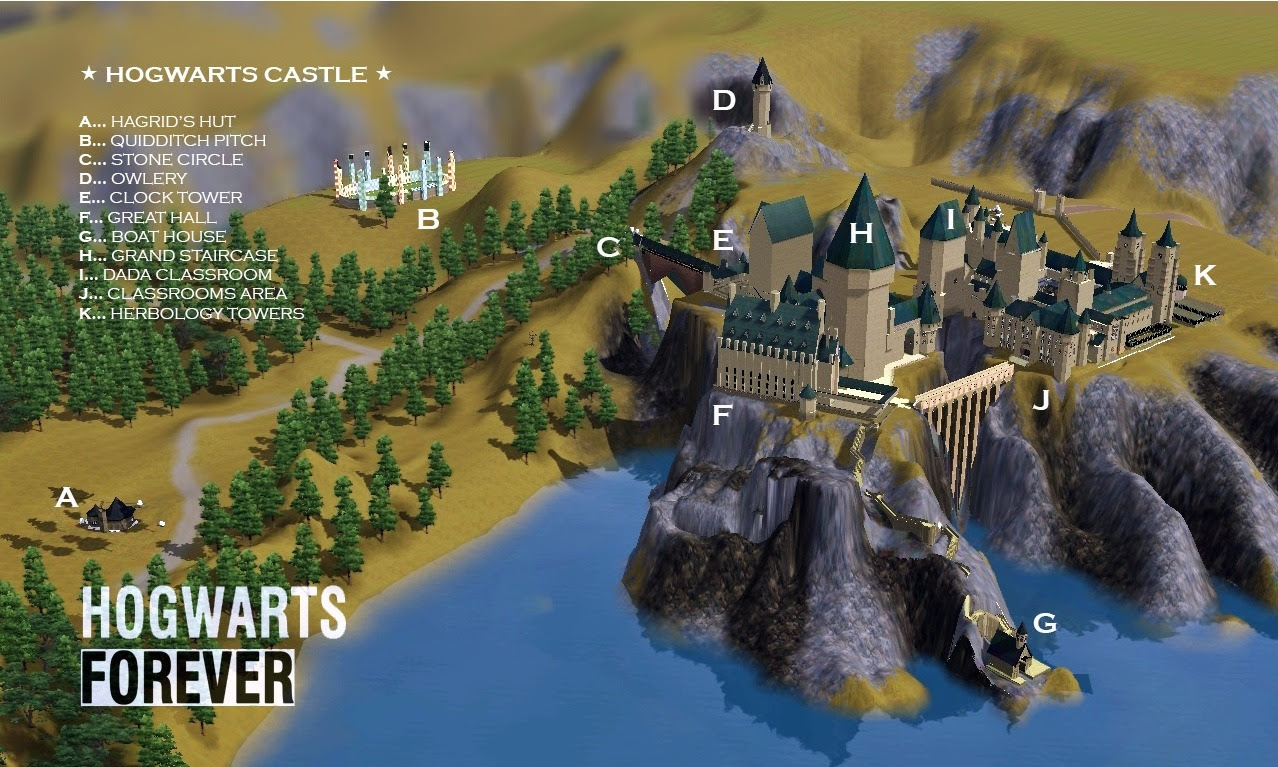
Task: Click the letter H marker on the castle
Action: point(861,234)
